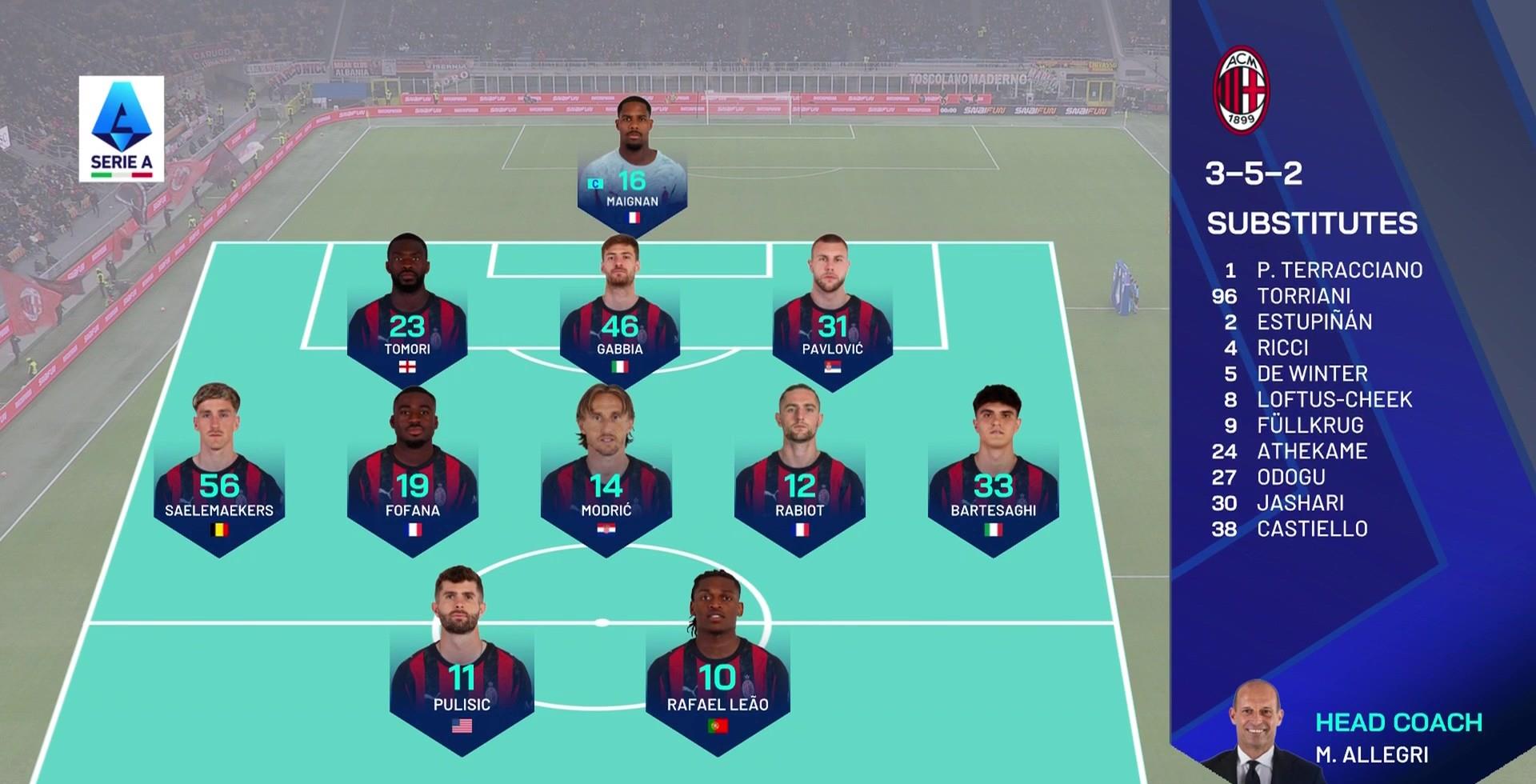
Task: Select substitute P. Terracciano in the list
Action: pyautogui.click(x=1338, y=270)
